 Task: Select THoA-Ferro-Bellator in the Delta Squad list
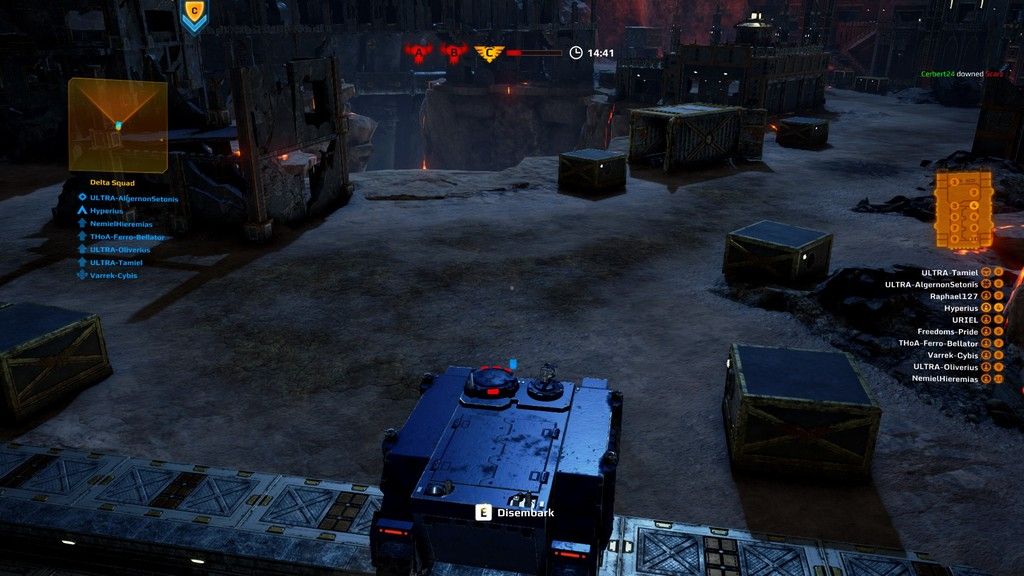coord(127,237)
